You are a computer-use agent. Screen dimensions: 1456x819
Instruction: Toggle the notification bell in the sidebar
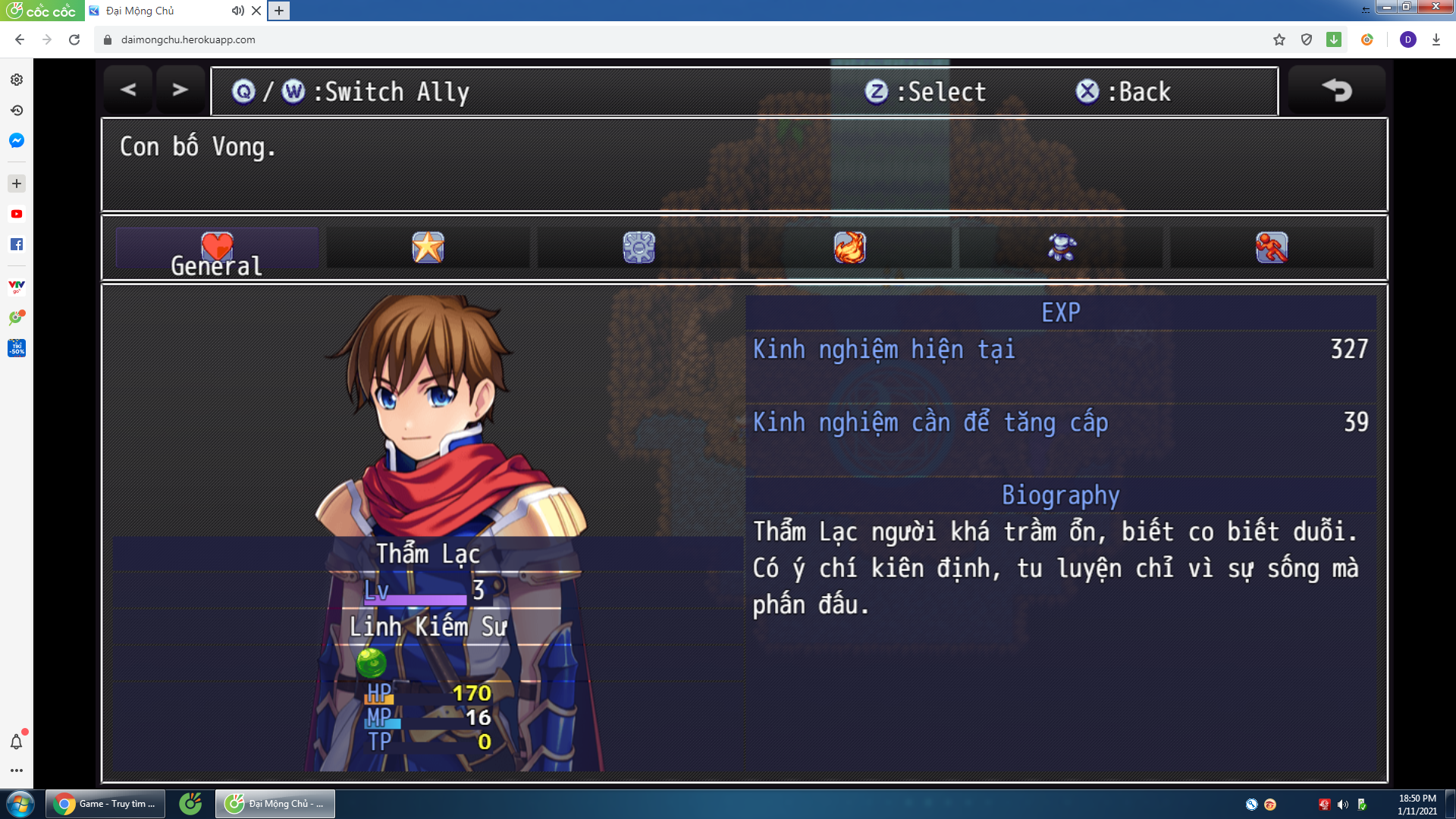tap(15, 743)
